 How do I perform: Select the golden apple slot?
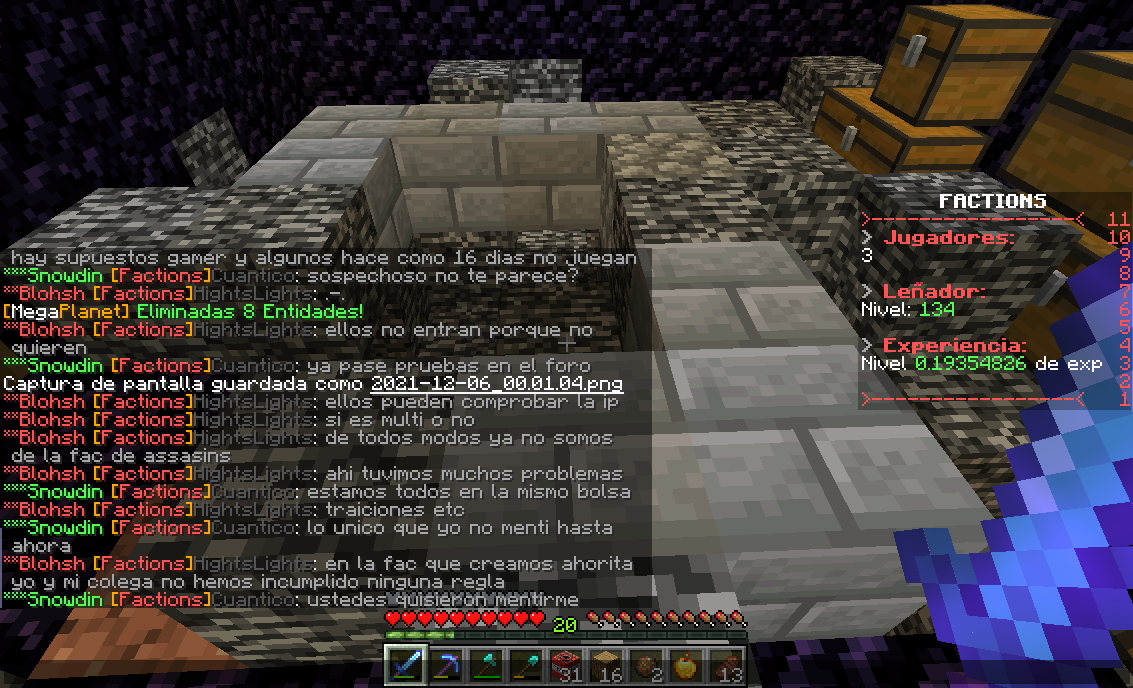pyautogui.click(x=686, y=666)
